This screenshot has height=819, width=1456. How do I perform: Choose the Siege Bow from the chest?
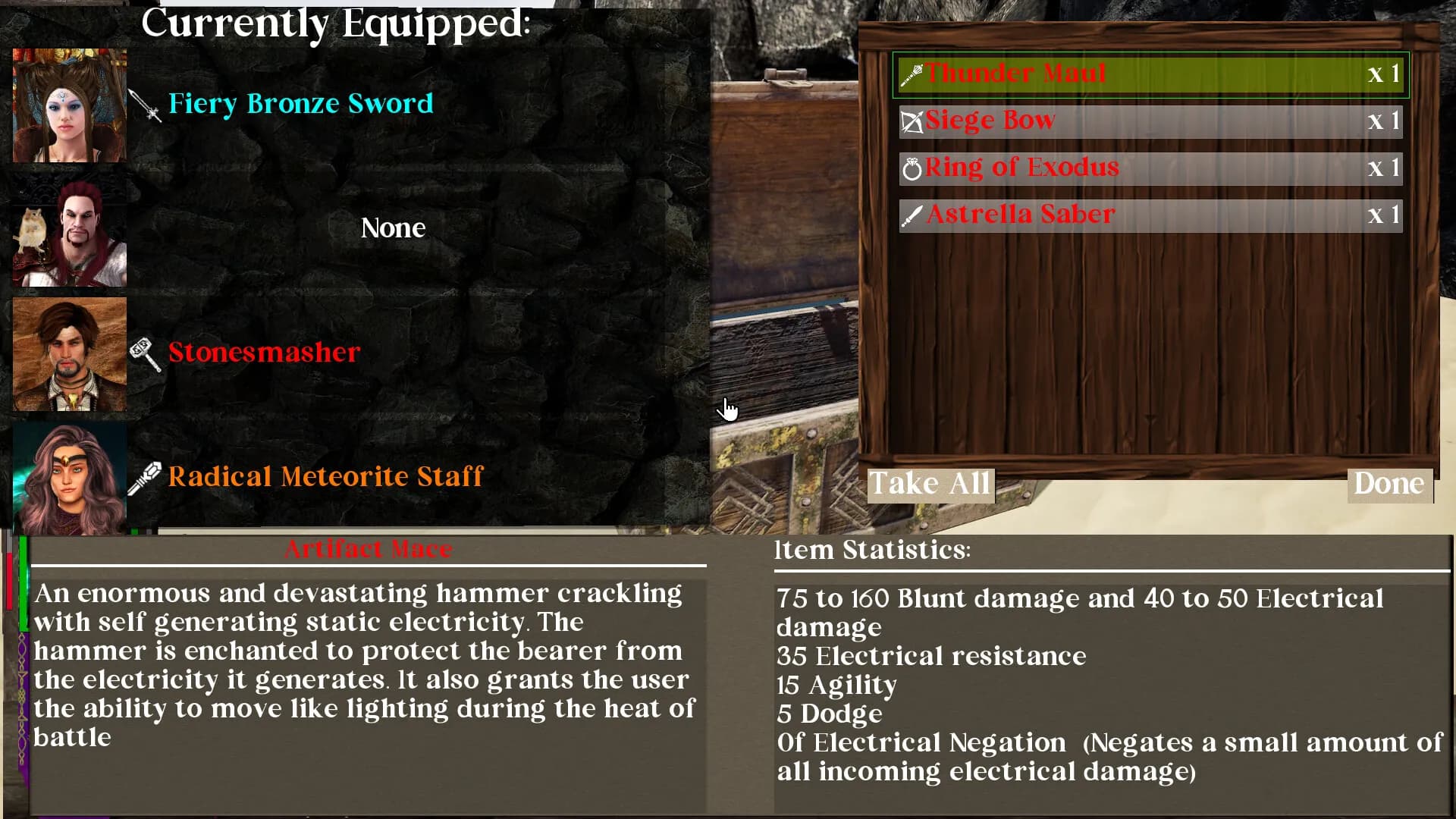1150,121
